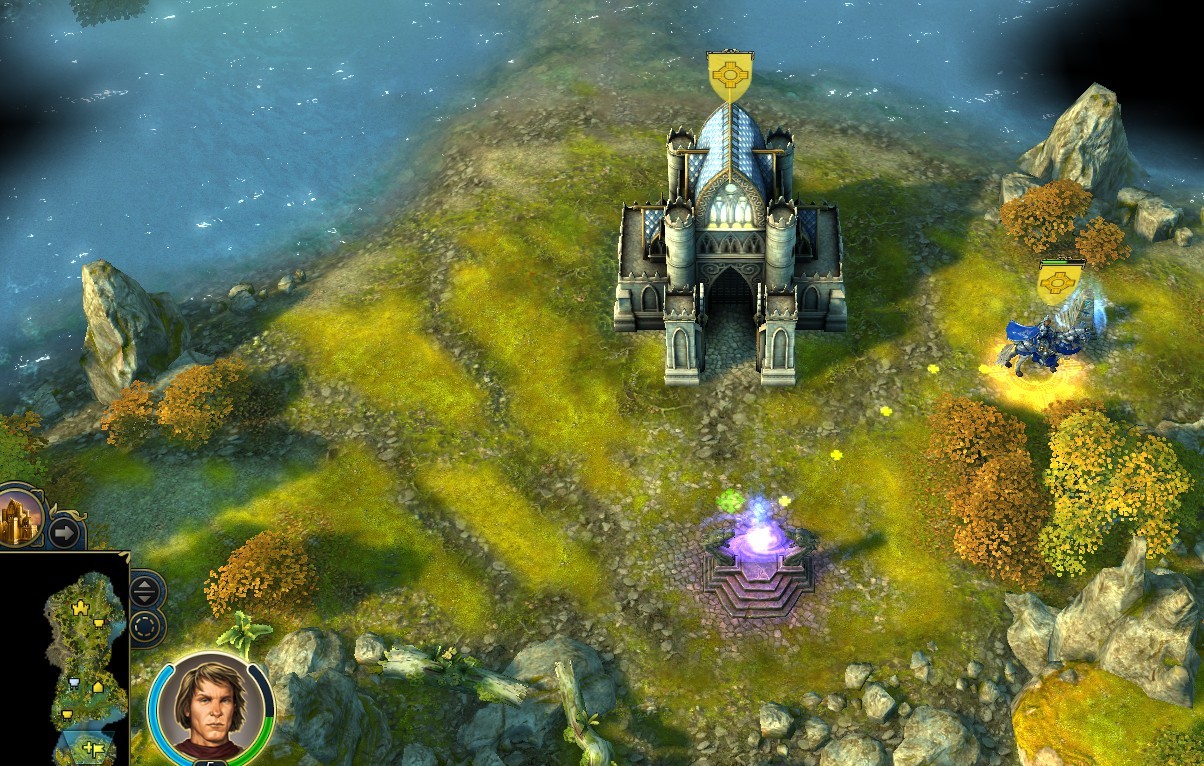The image size is (1204, 766).
Task: Open the golden town portrait
Action: point(20,514)
